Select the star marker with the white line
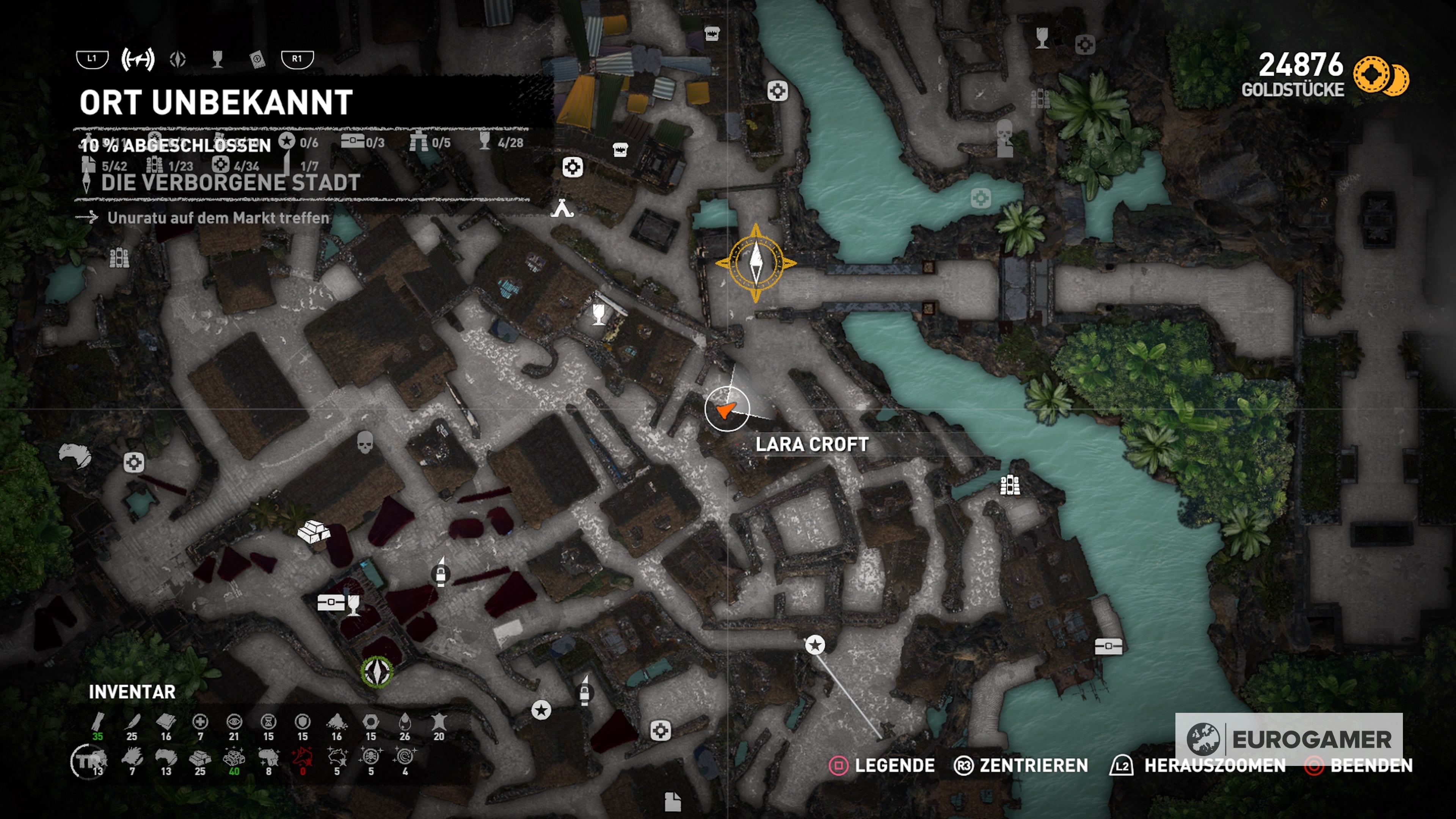Screen dimensions: 1456x819 click(x=814, y=645)
